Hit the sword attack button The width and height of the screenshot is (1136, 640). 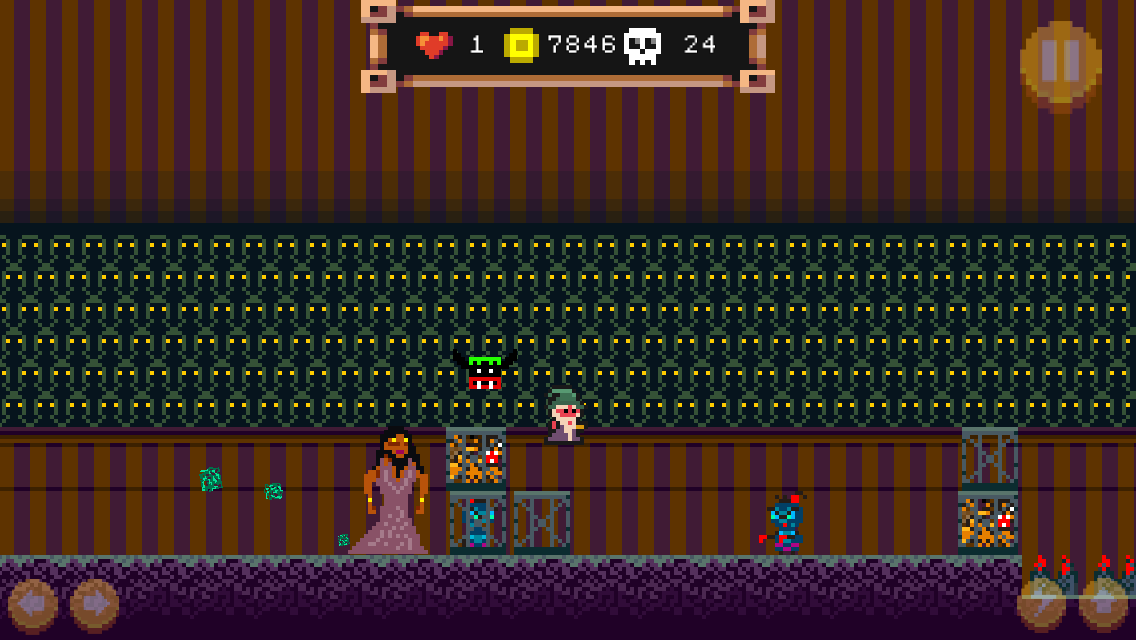pos(1041,604)
